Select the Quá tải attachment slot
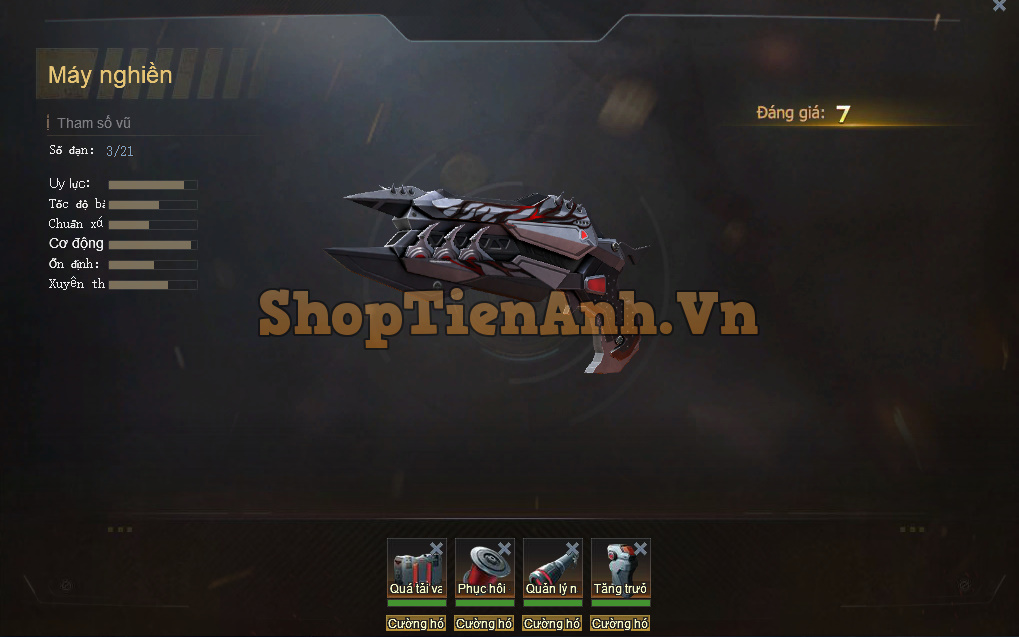 pyautogui.click(x=414, y=568)
